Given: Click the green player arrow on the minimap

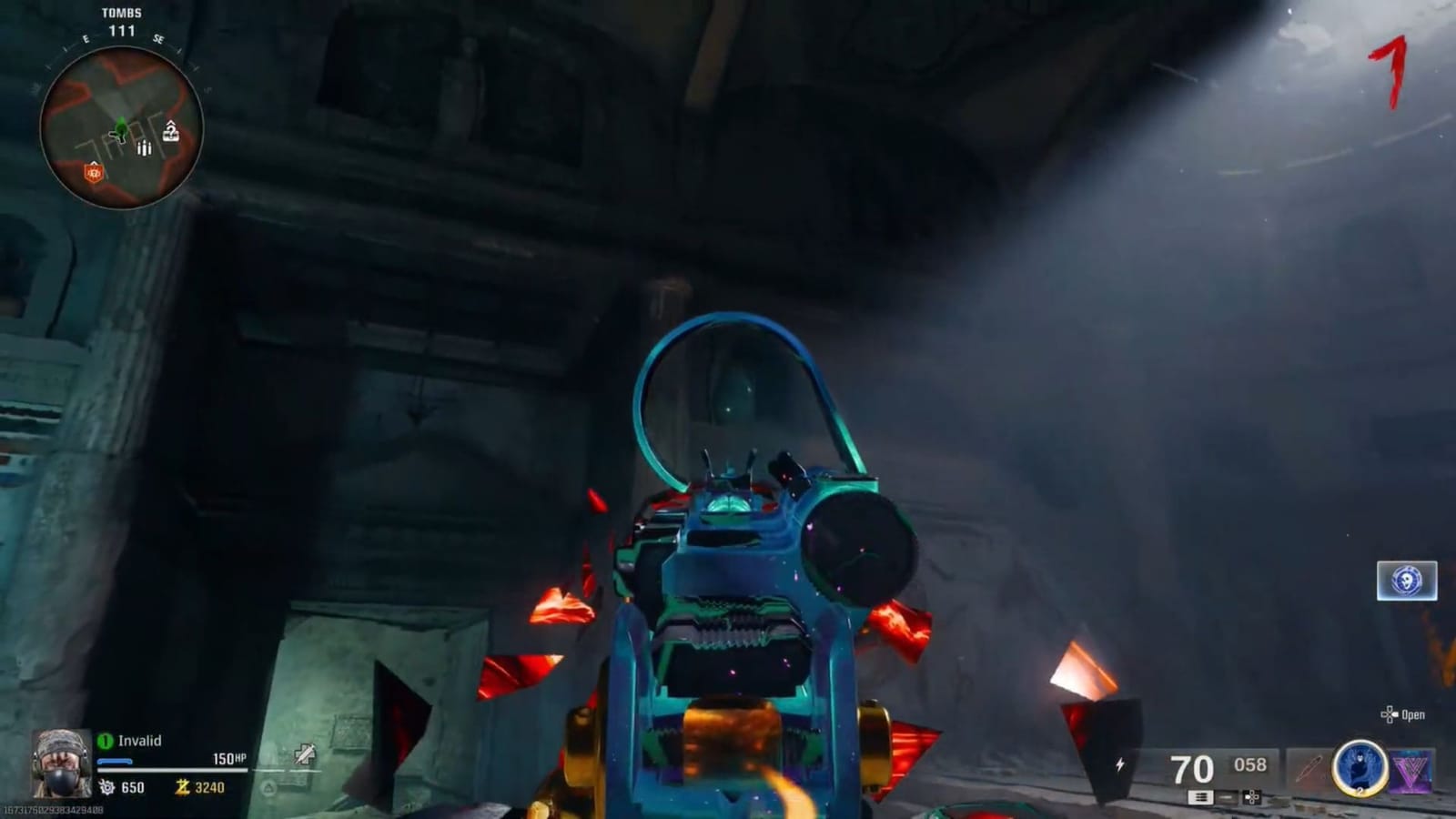Looking at the screenshot, I should [119, 127].
